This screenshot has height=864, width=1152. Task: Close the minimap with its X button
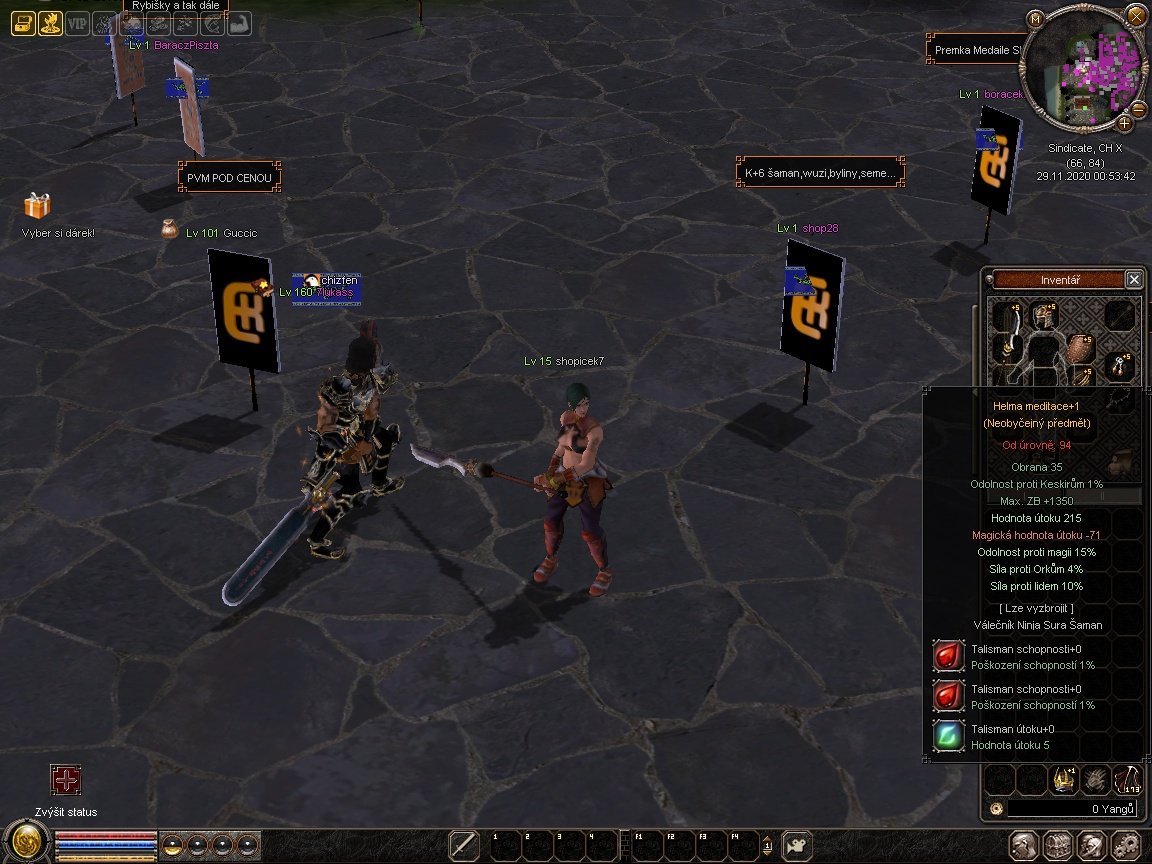click(1136, 15)
